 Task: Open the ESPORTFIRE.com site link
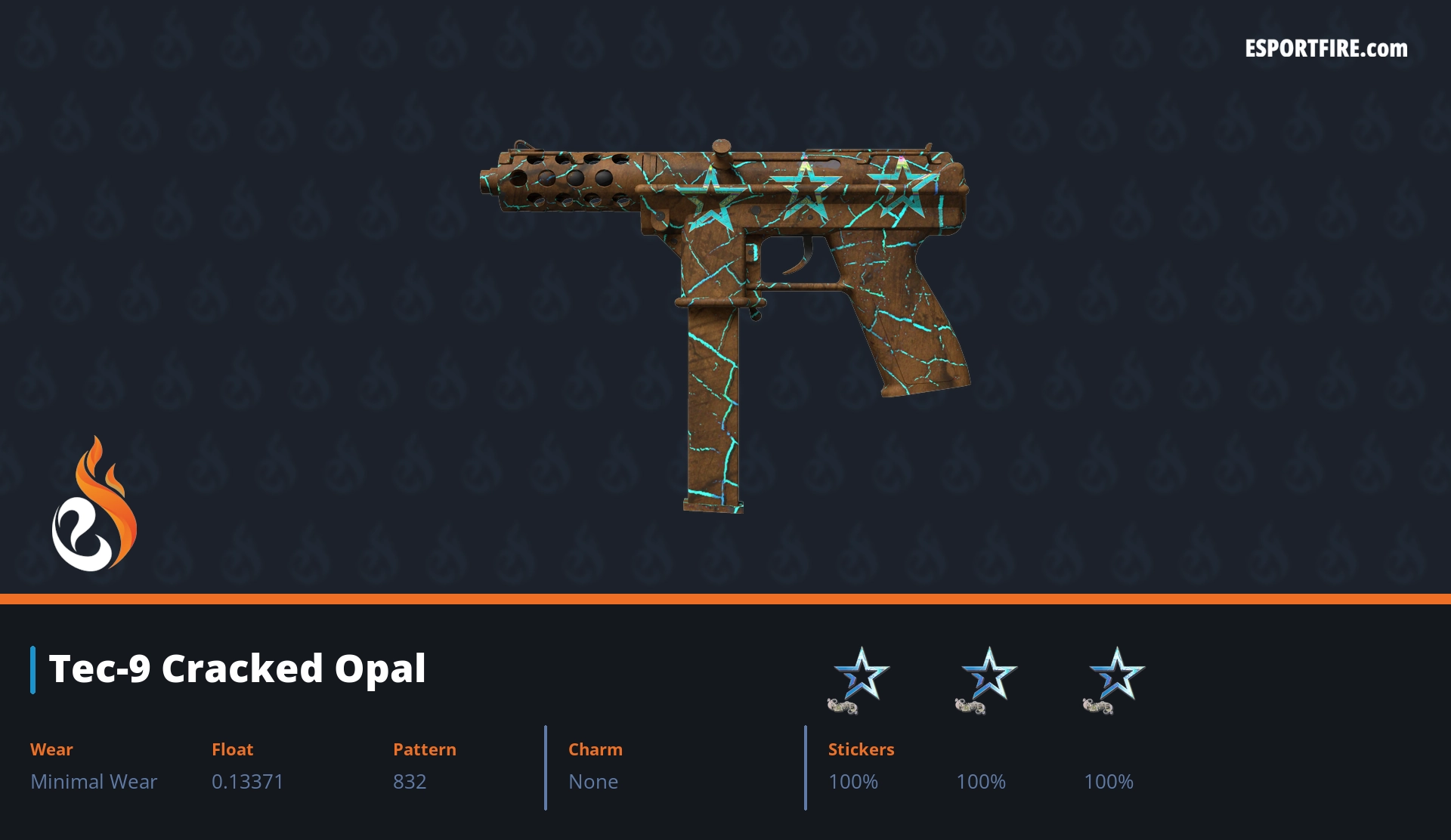tap(1326, 49)
